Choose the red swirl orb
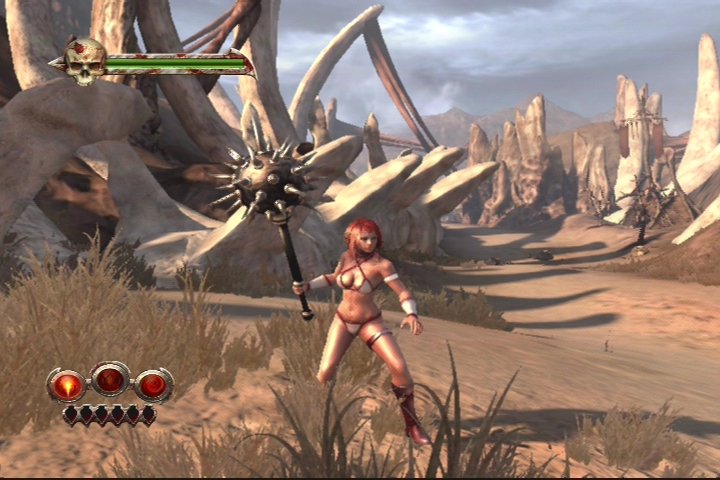Image resolution: width=720 pixels, height=480 pixels. point(153,385)
